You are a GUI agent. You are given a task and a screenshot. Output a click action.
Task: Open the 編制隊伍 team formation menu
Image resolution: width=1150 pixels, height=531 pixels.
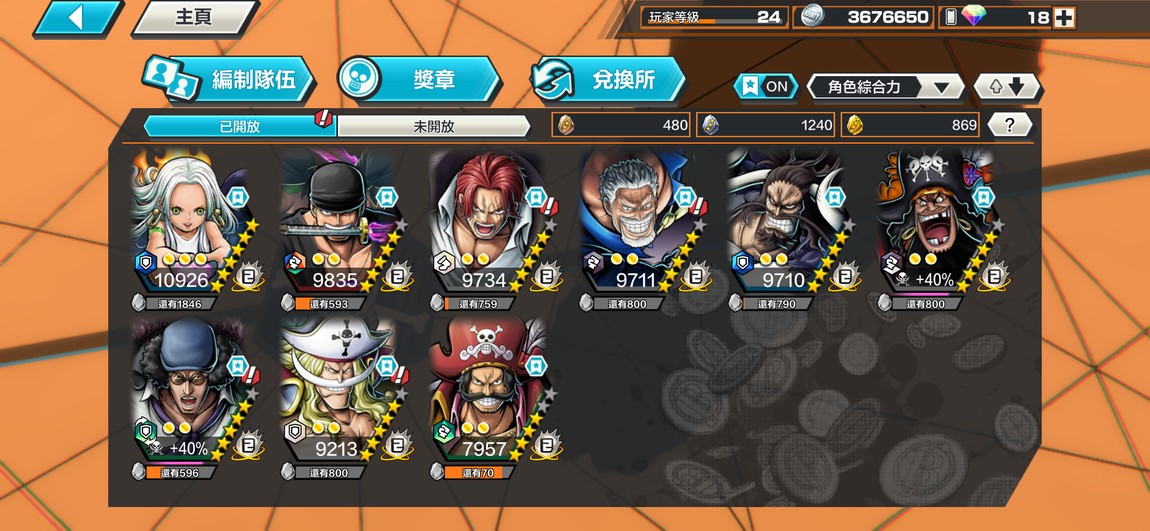(230, 81)
